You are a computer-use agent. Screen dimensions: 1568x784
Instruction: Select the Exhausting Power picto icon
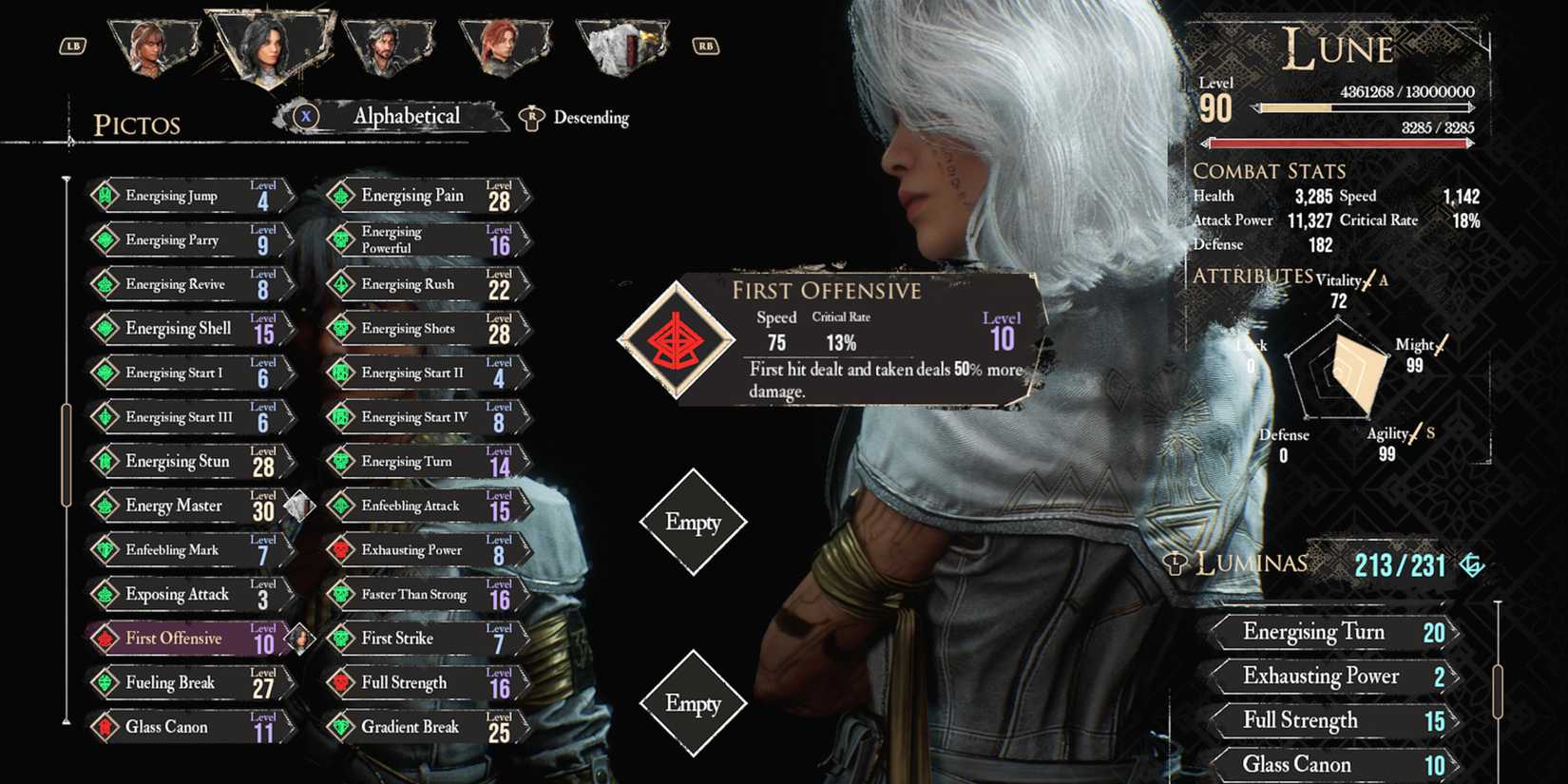point(339,549)
